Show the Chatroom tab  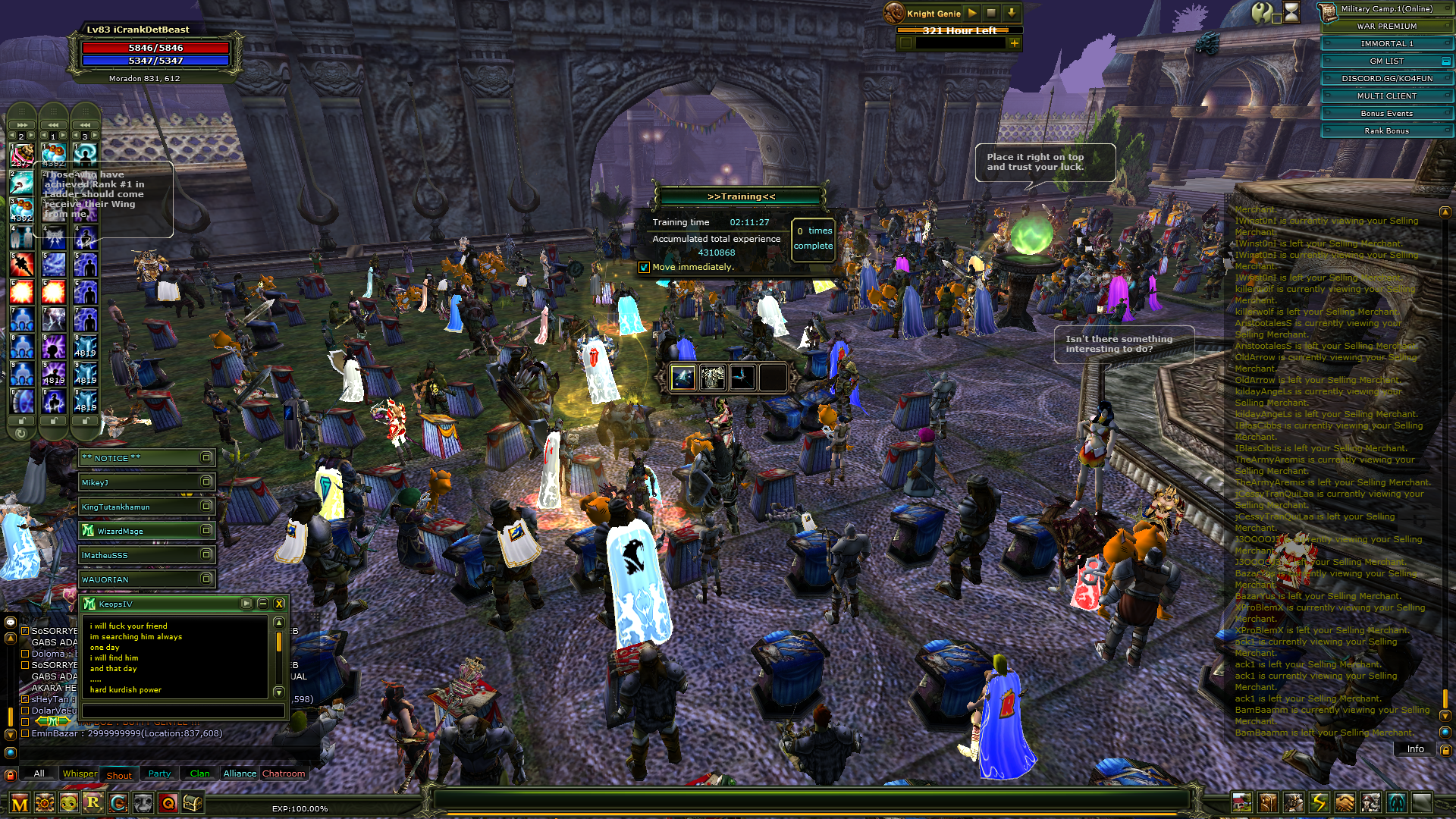(x=283, y=773)
